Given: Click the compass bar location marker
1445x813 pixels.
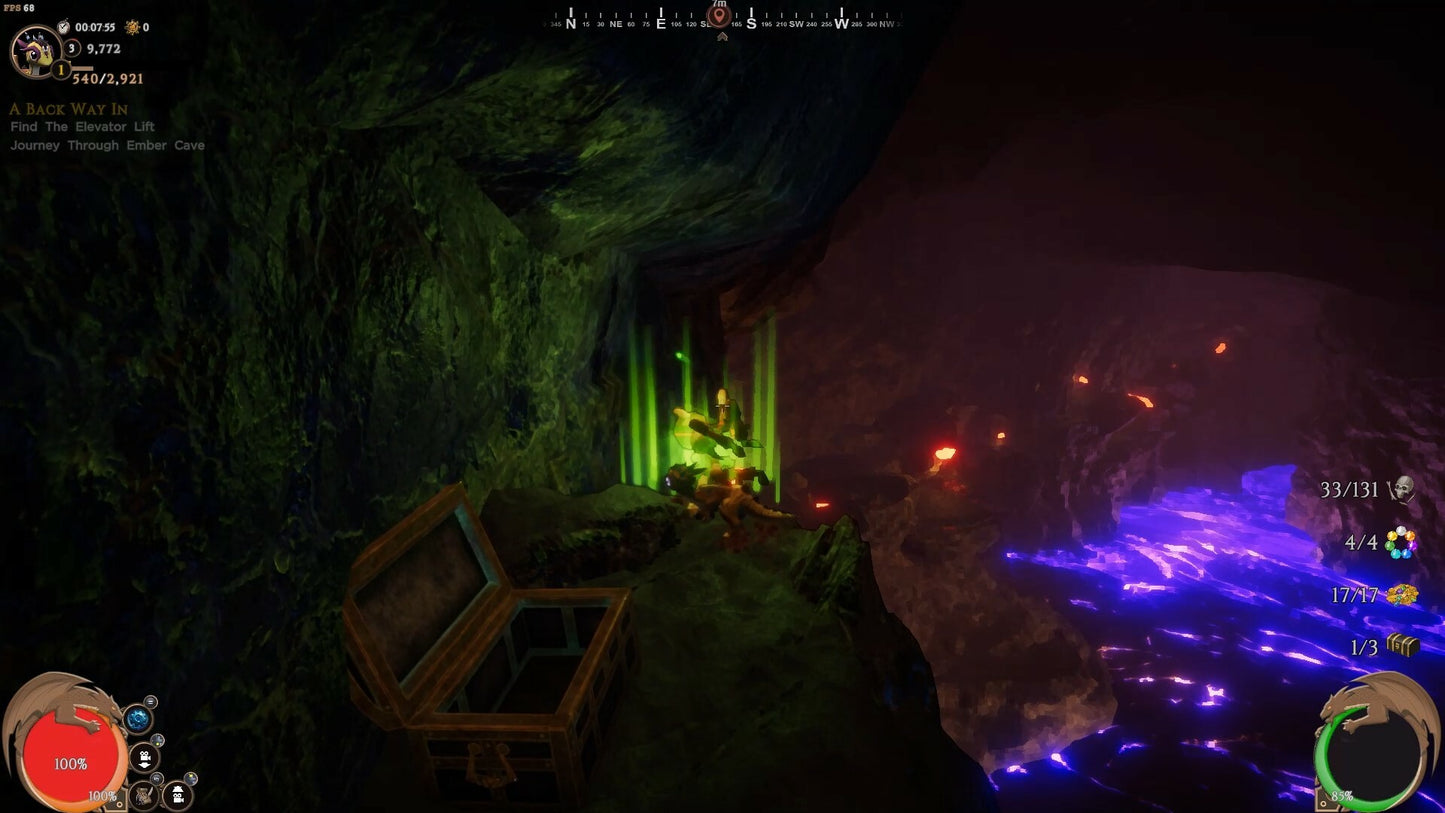Looking at the screenshot, I should click(x=719, y=17).
